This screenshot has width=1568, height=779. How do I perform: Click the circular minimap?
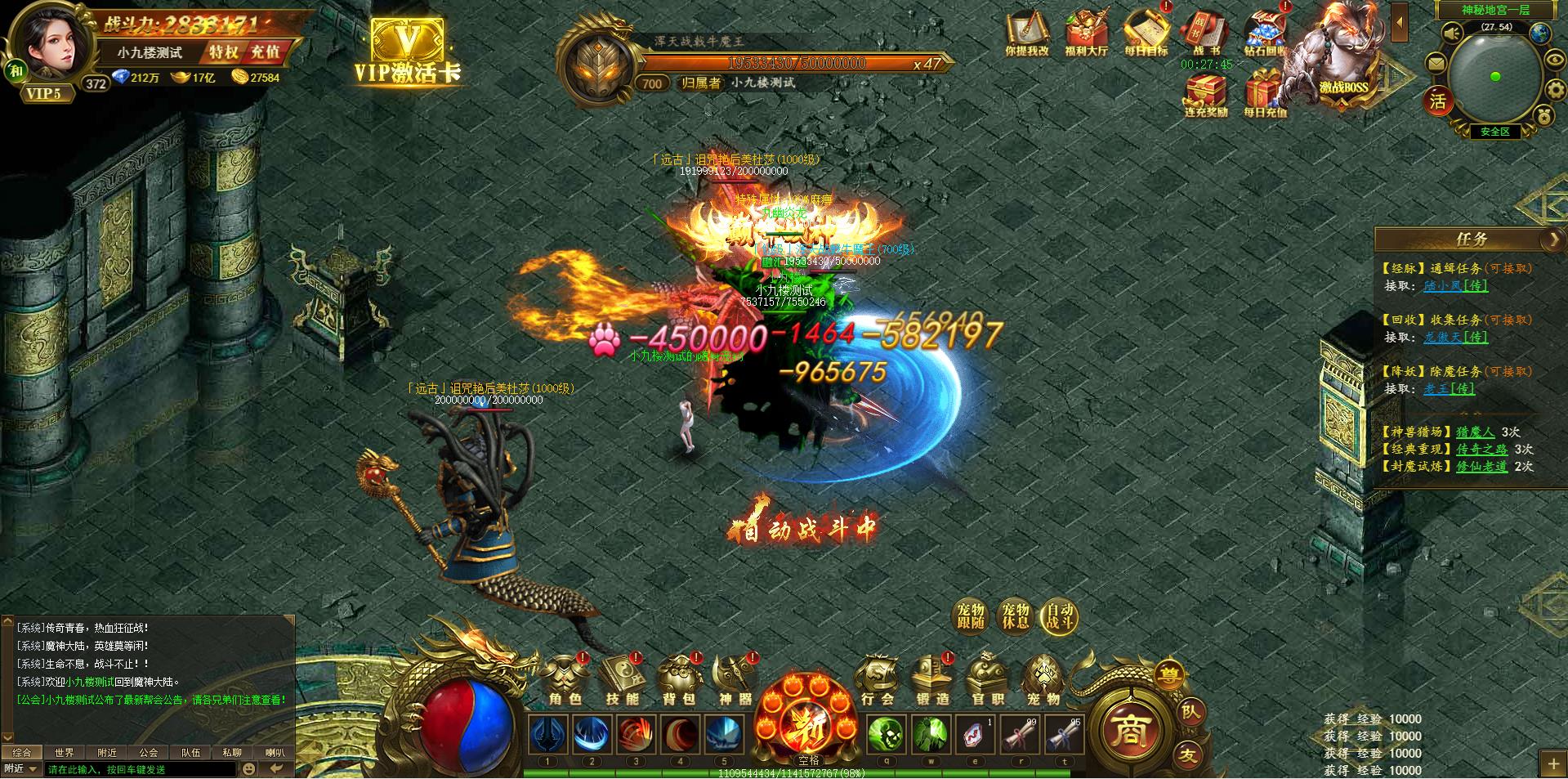click(1495, 77)
